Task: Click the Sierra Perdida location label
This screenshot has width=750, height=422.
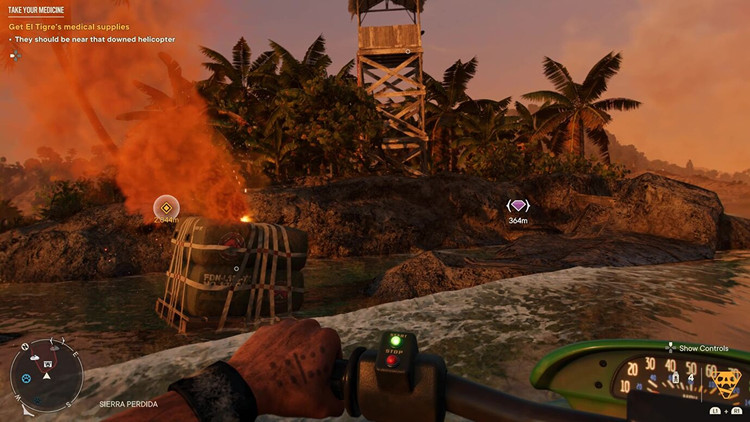Action: click(x=127, y=404)
